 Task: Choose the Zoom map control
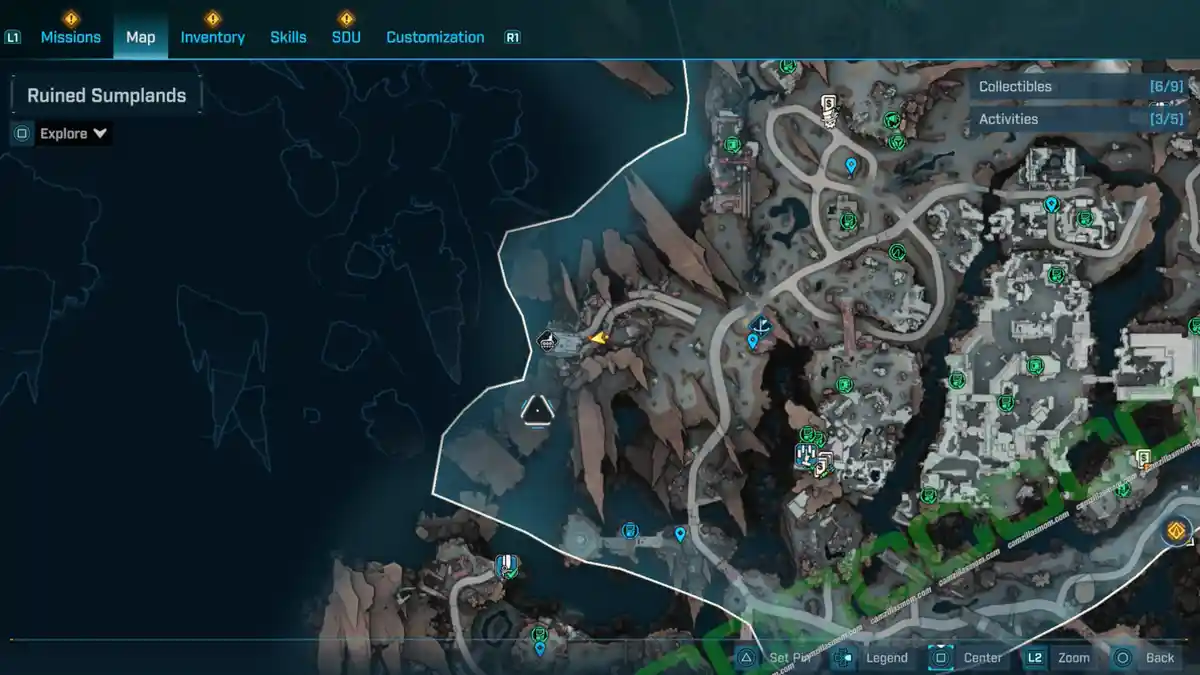click(x=1060, y=657)
